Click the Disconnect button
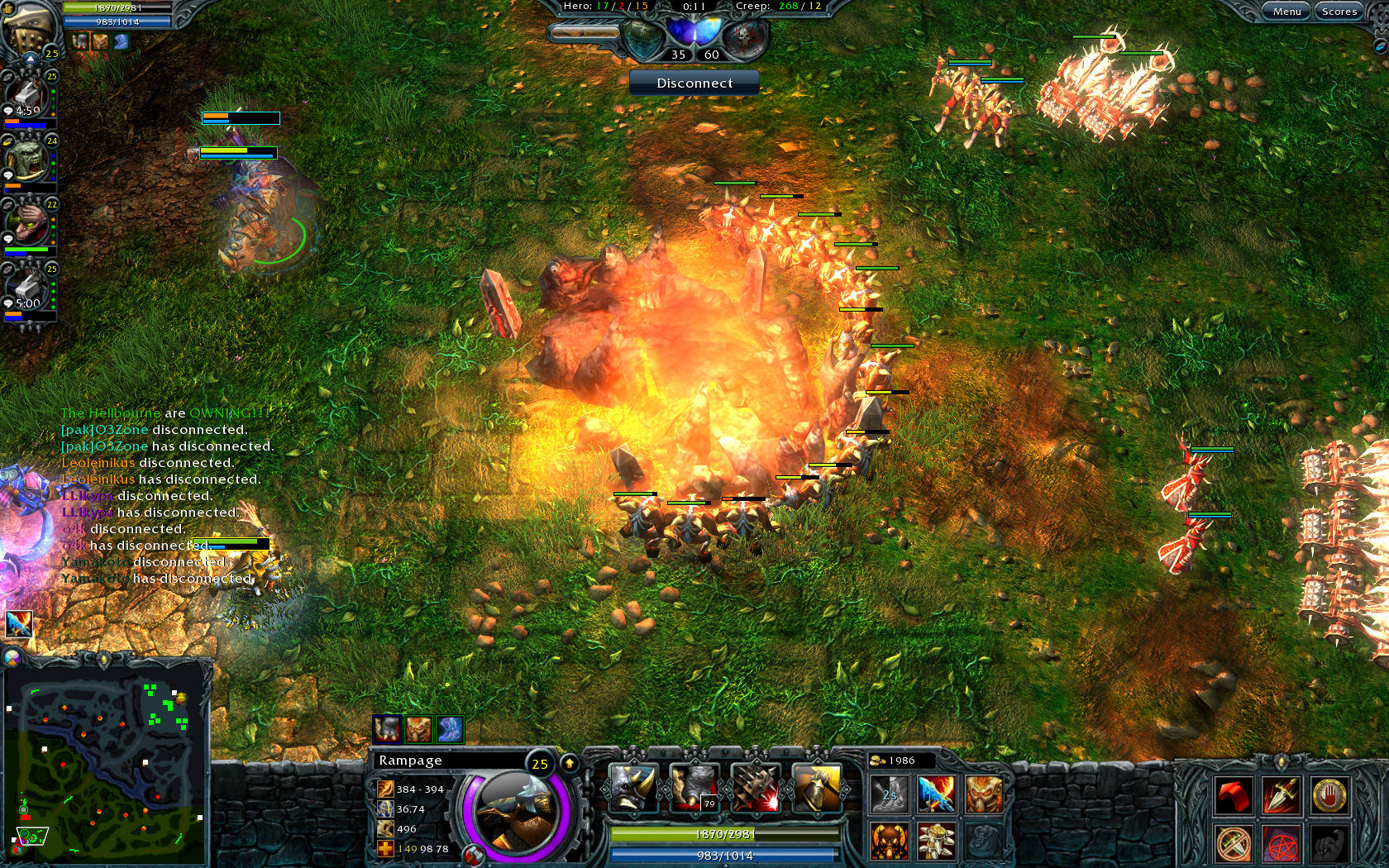 694,83
